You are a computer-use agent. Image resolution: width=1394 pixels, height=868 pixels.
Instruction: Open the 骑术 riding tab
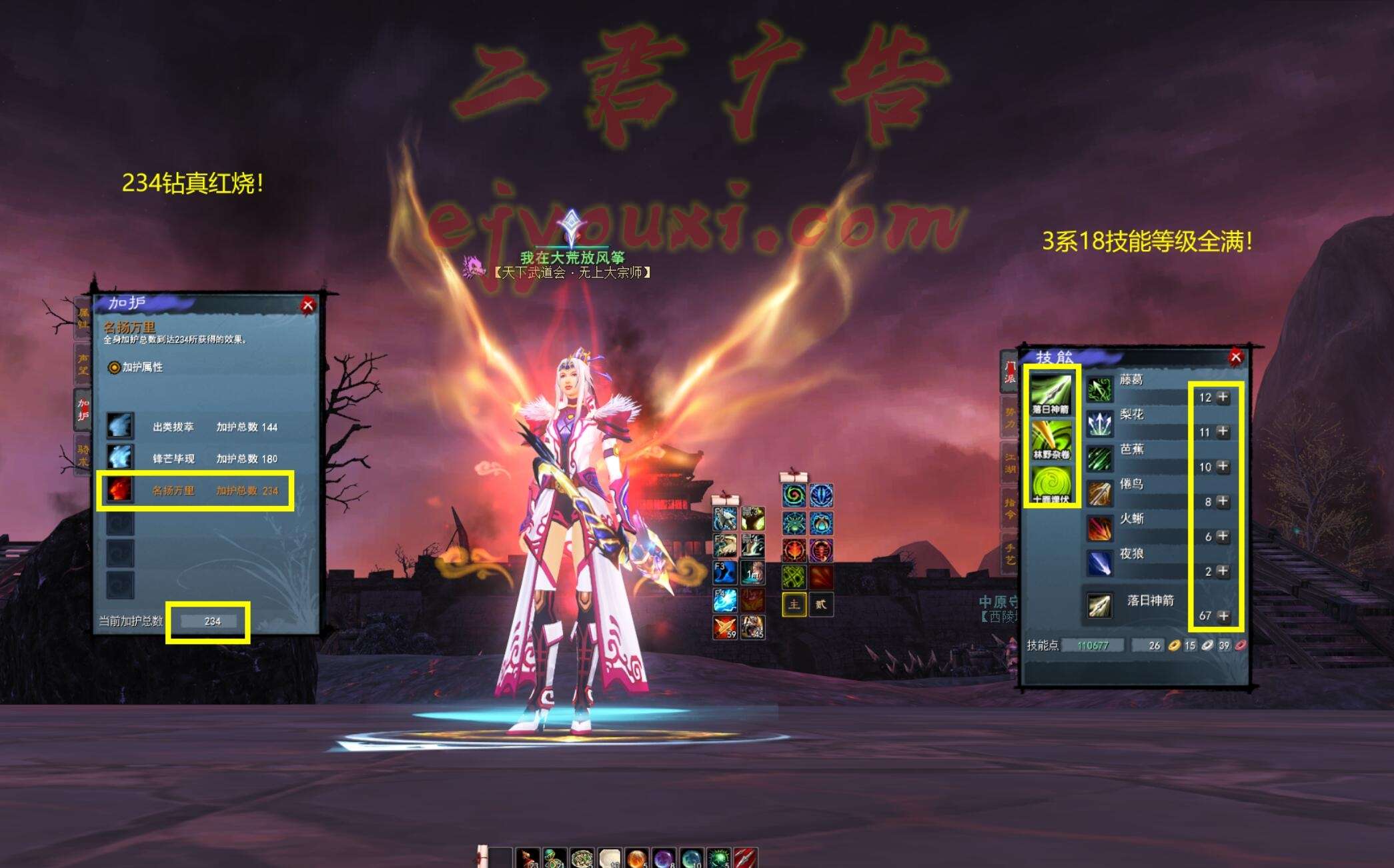point(83,455)
